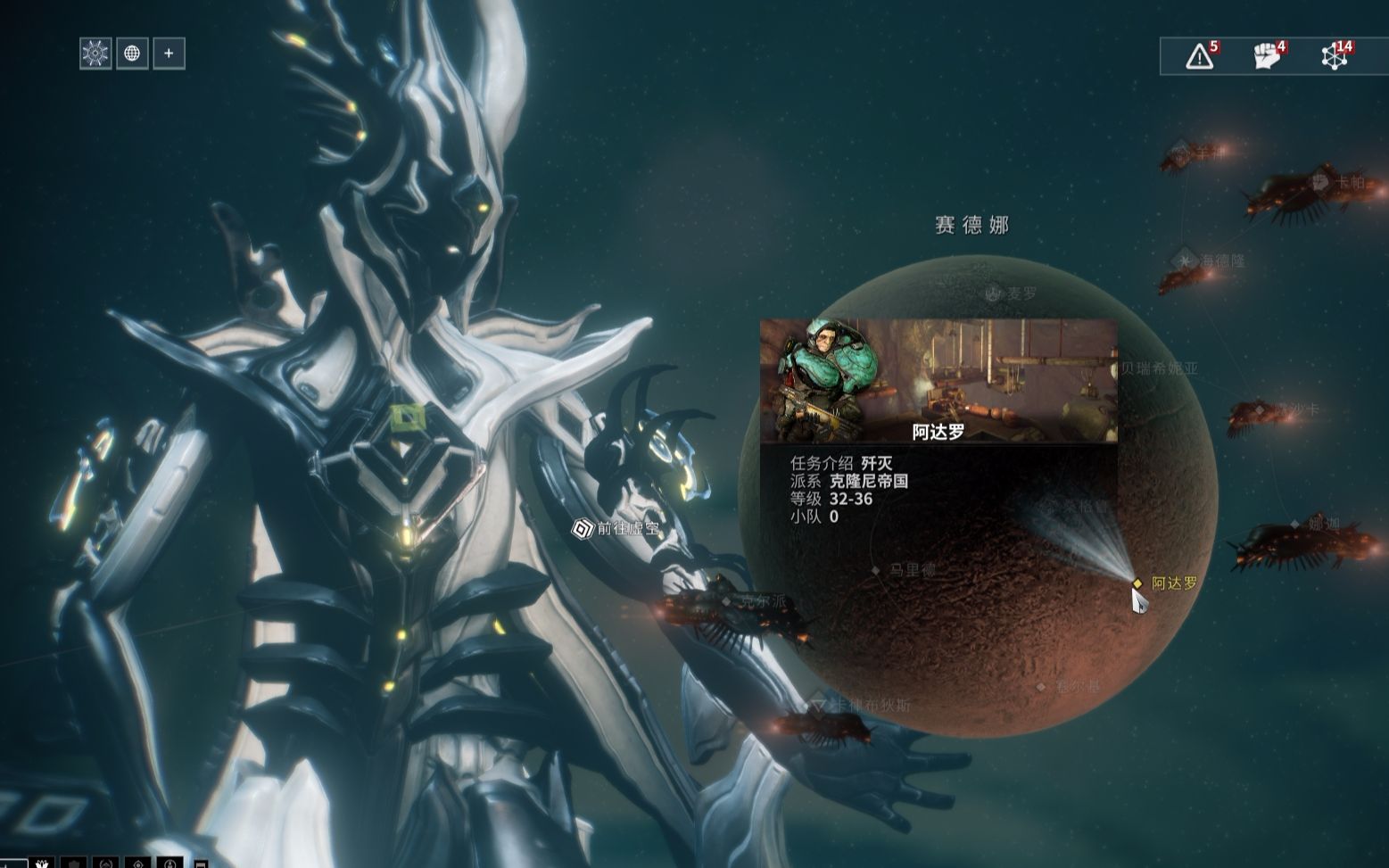The height and width of the screenshot is (868, 1389).
Task: Click the plus button beside the globe
Action: pos(169,54)
